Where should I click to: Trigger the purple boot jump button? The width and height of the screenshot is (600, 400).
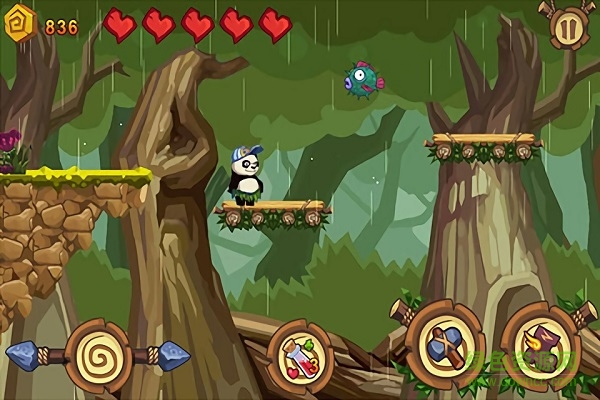click(540, 344)
